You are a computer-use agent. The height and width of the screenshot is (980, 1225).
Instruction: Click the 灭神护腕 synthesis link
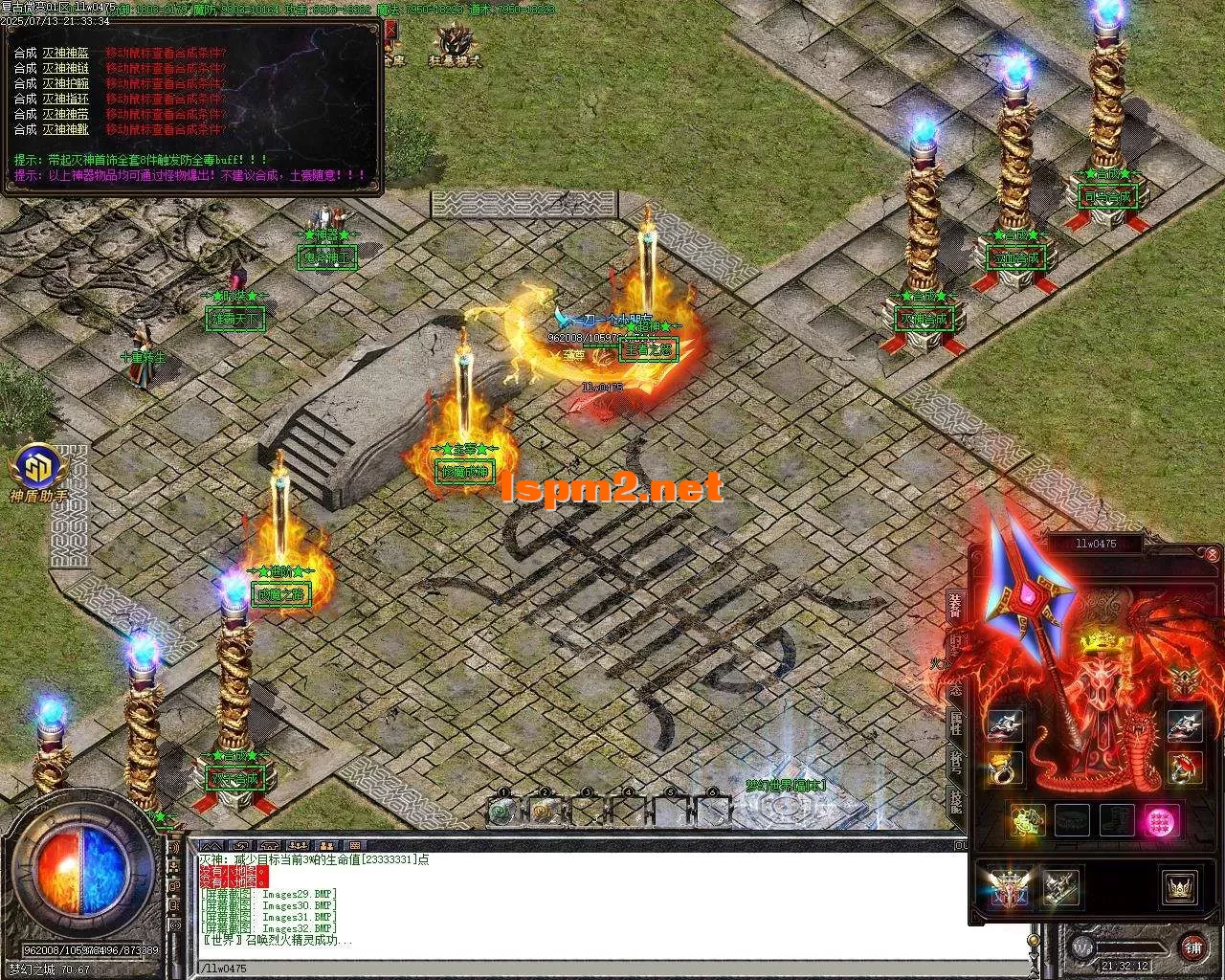(x=65, y=83)
